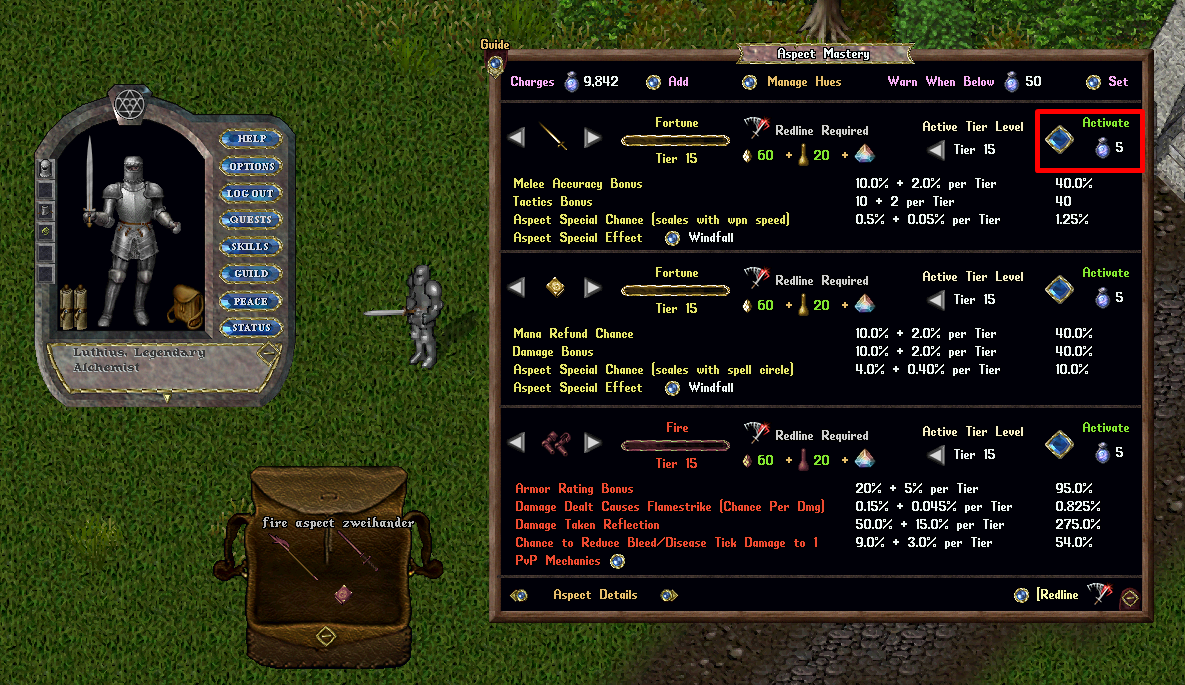Open the Guild window

[250, 274]
